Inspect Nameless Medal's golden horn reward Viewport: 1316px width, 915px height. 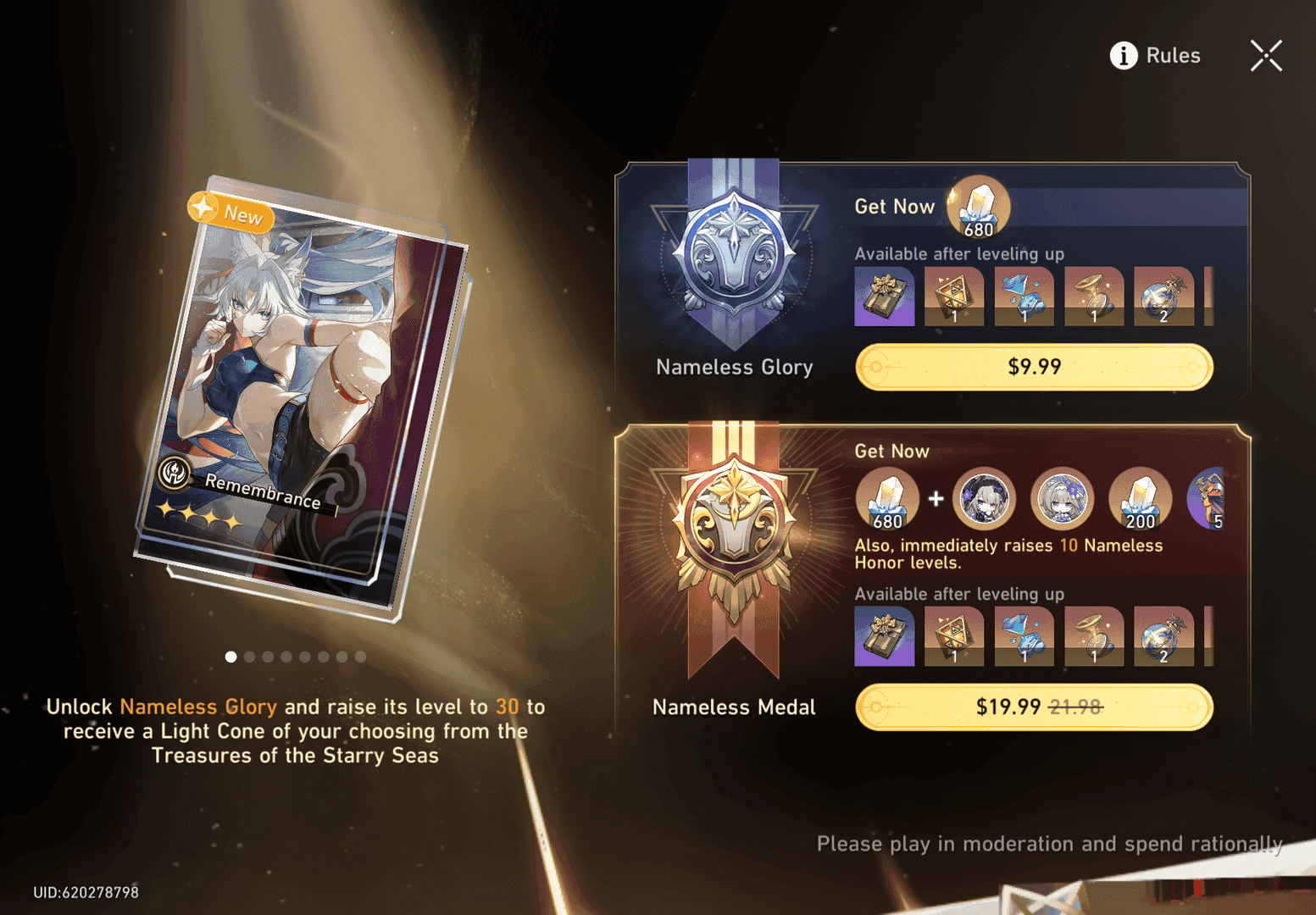(x=1093, y=636)
